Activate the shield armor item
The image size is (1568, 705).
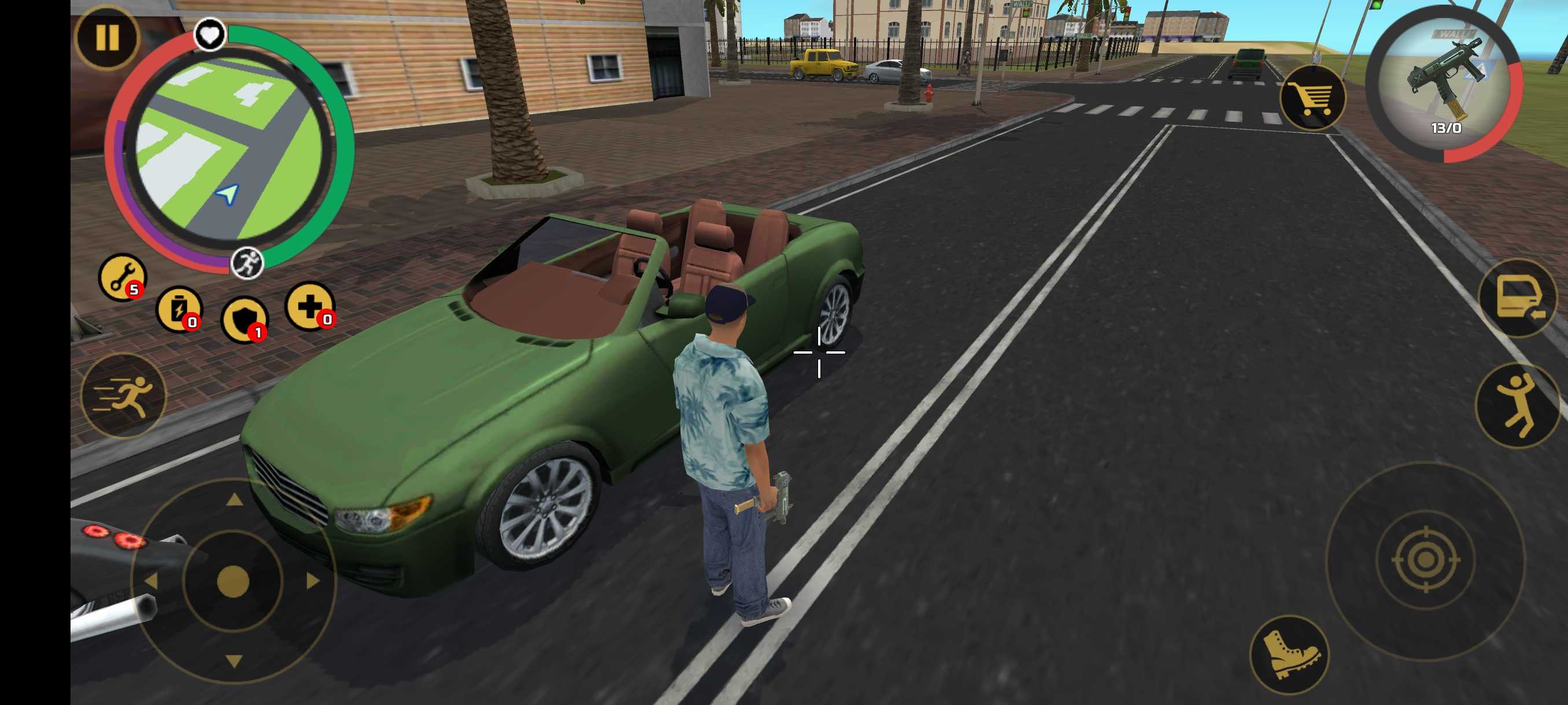pos(245,320)
